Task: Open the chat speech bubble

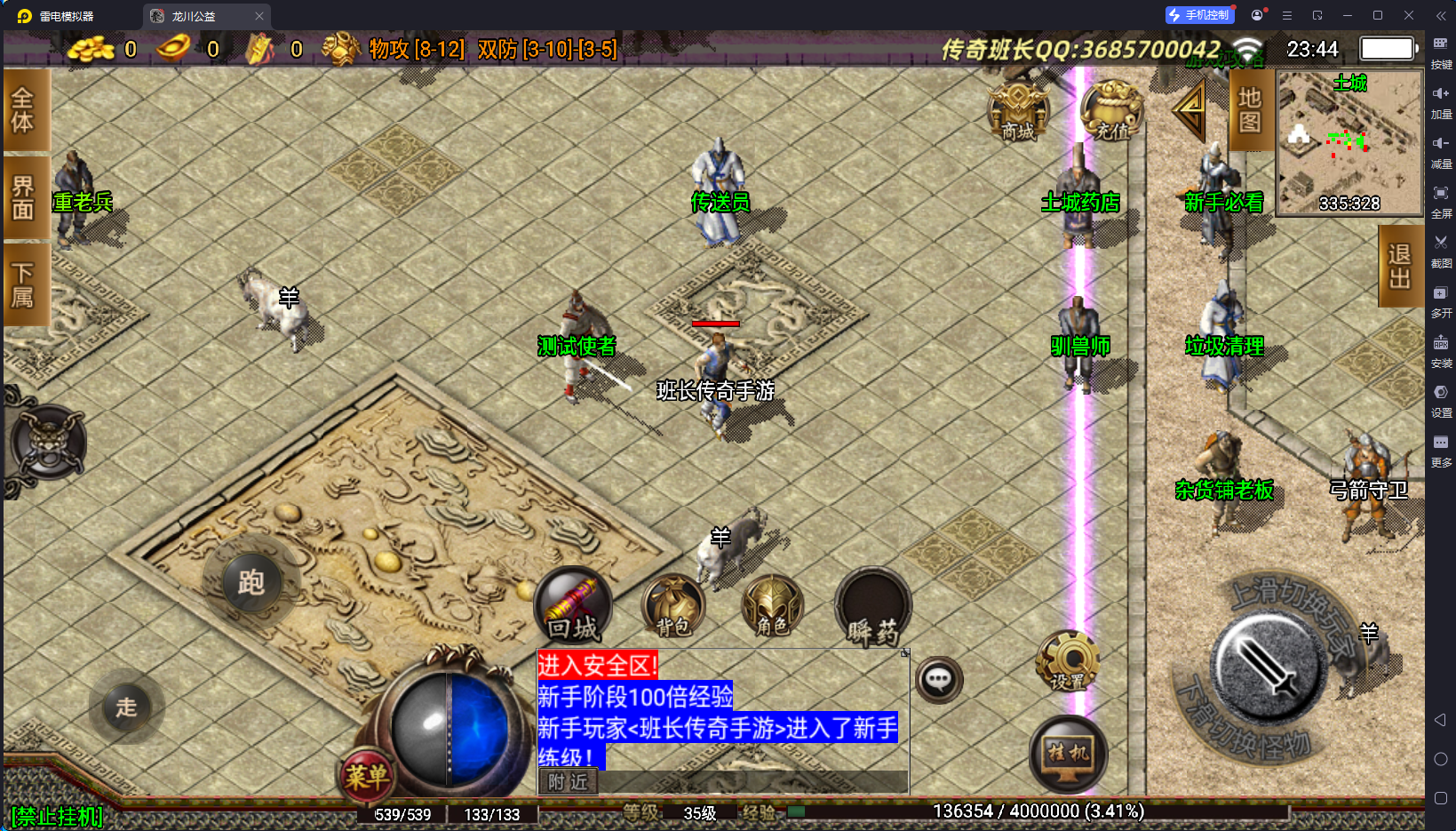Action: [x=939, y=680]
